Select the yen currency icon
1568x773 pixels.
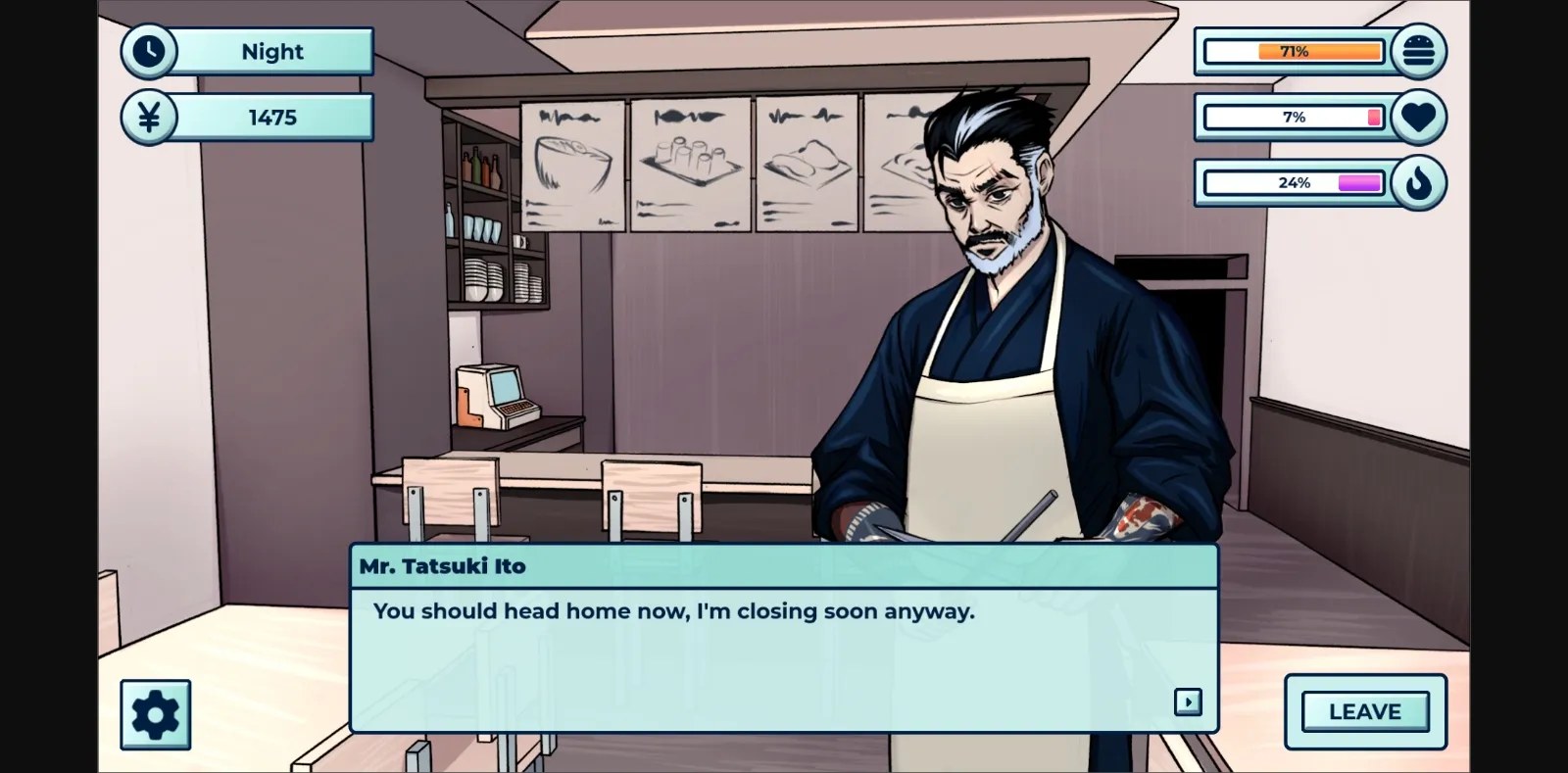coord(148,117)
